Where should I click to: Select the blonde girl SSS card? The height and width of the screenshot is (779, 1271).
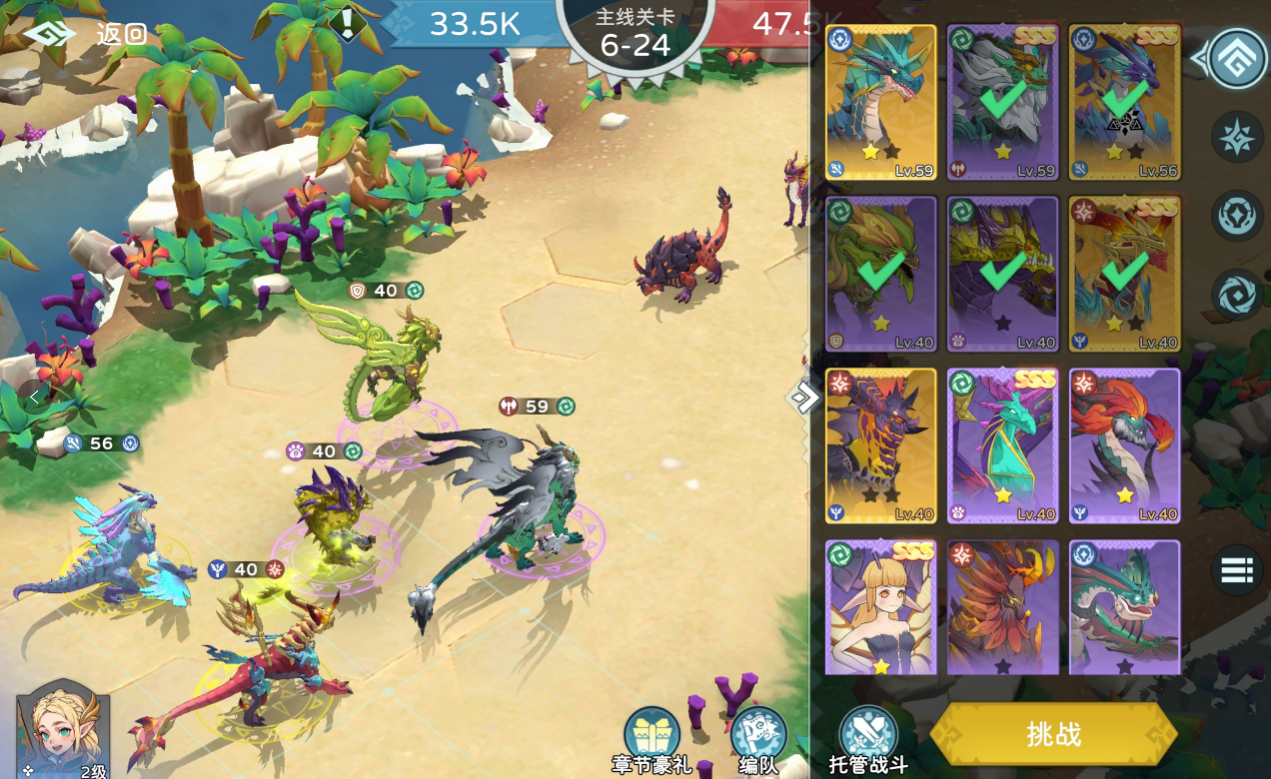click(881, 607)
